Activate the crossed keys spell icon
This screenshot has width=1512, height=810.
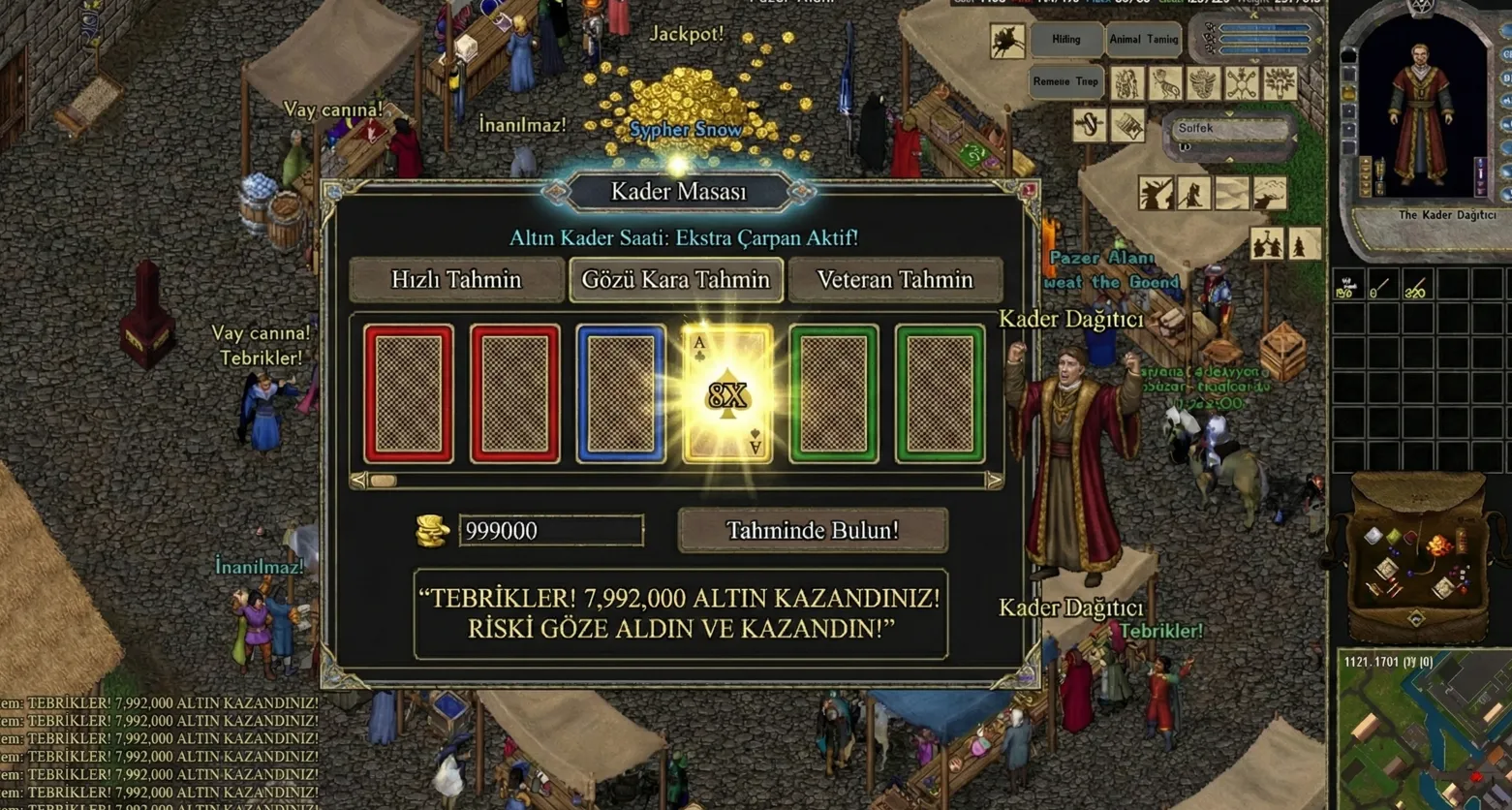click(1241, 83)
